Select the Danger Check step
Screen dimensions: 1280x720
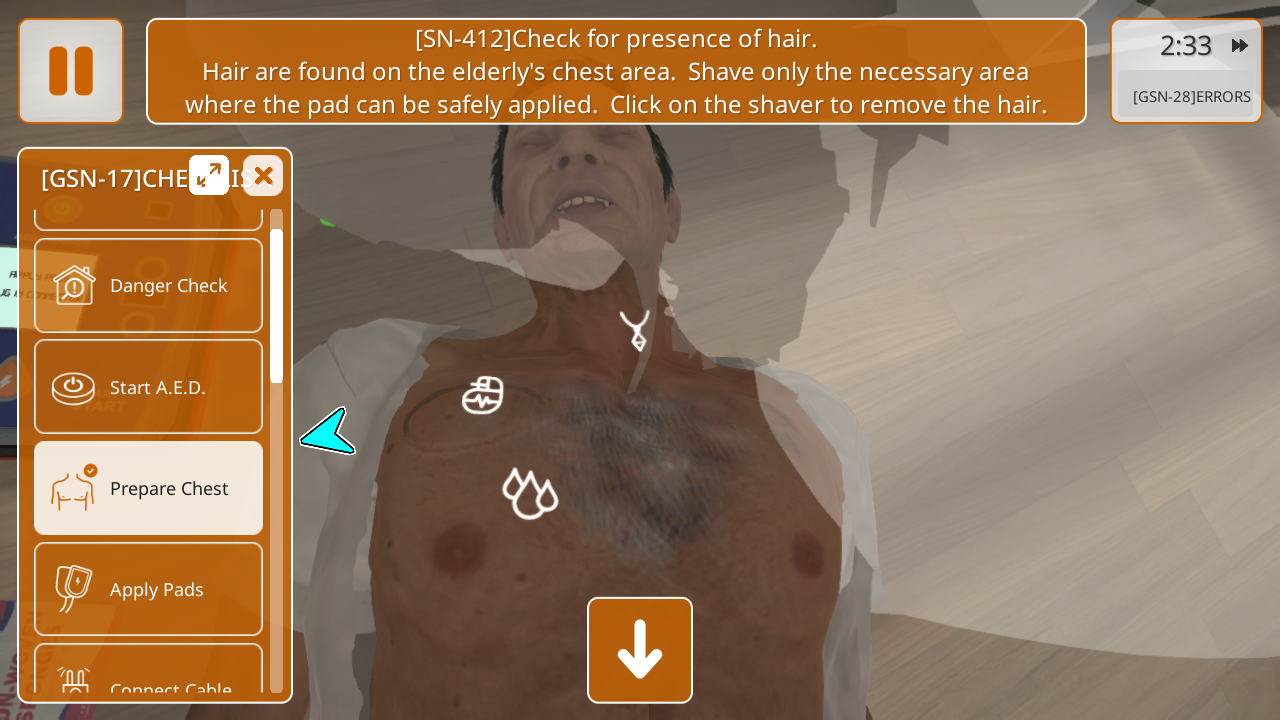(x=149, y=285)
